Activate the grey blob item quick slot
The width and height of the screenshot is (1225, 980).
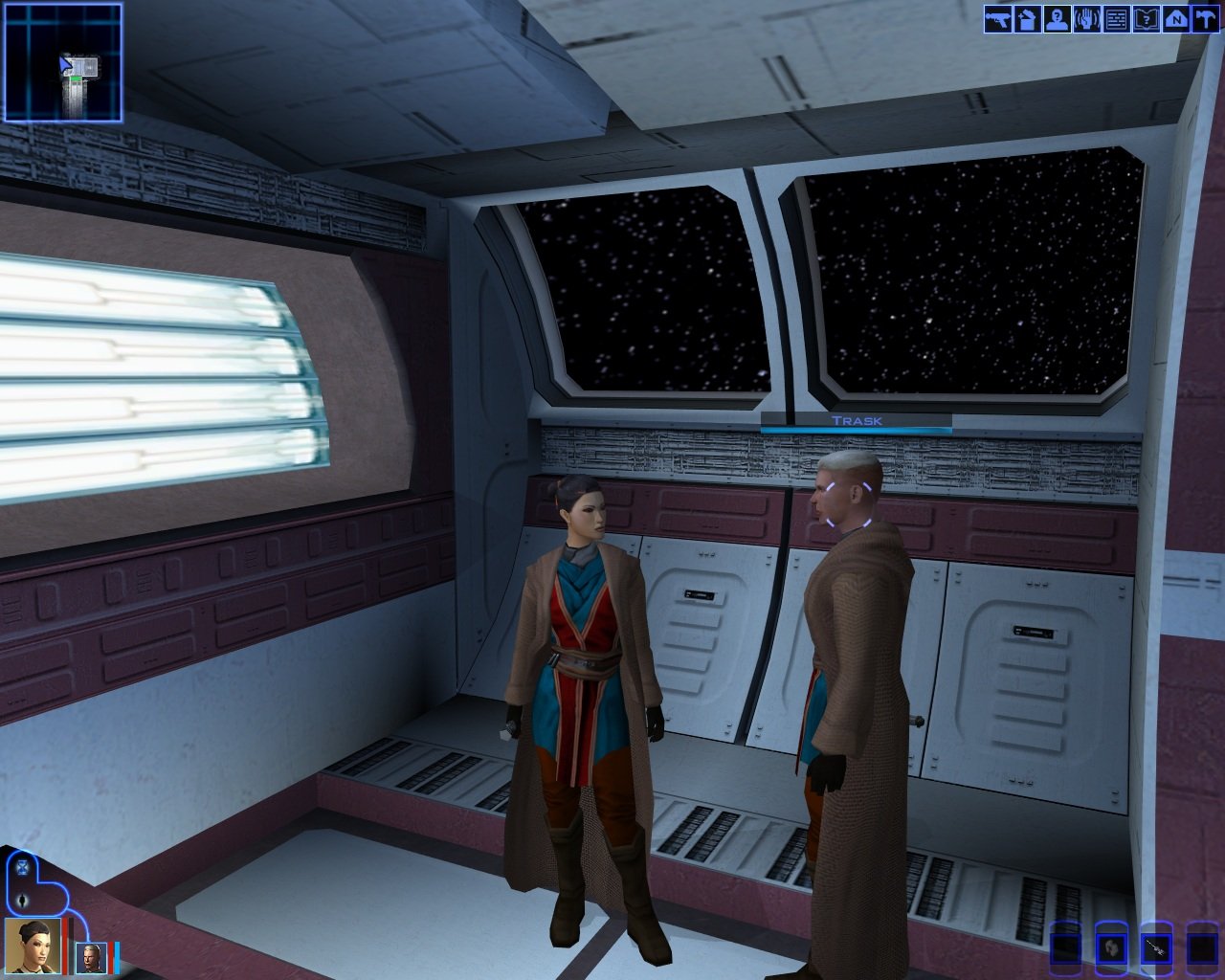1111,948
